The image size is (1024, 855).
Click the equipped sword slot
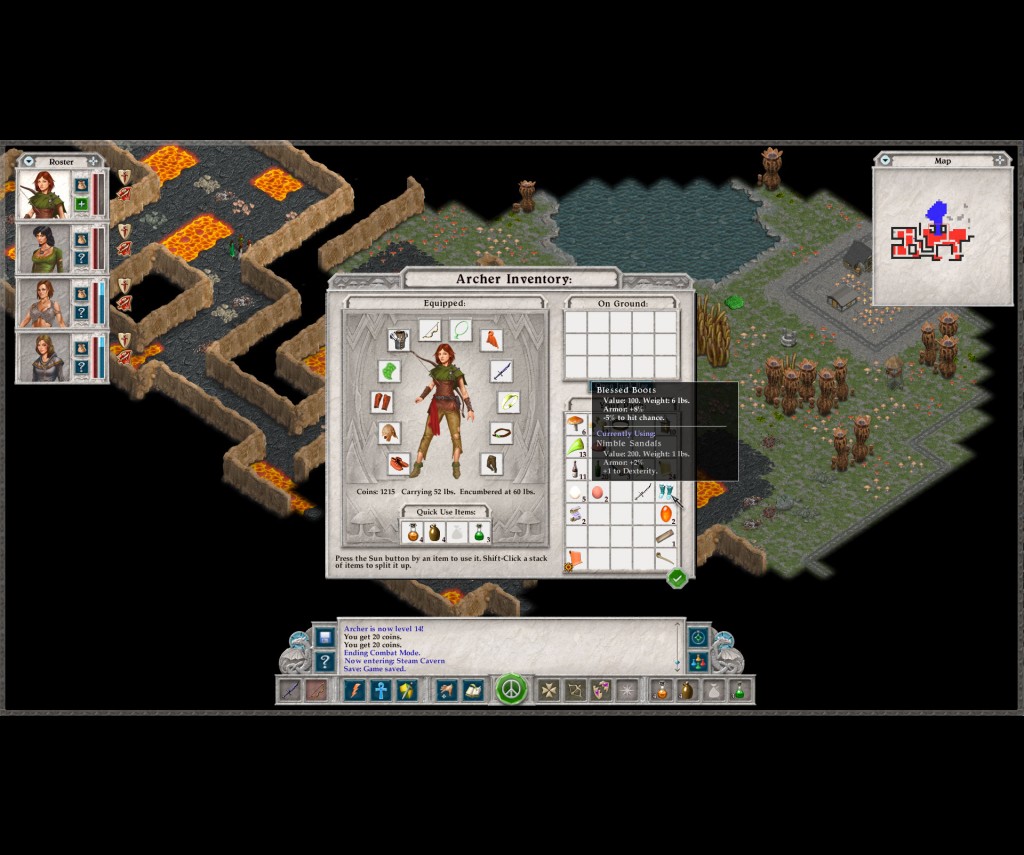click(501, 372)
